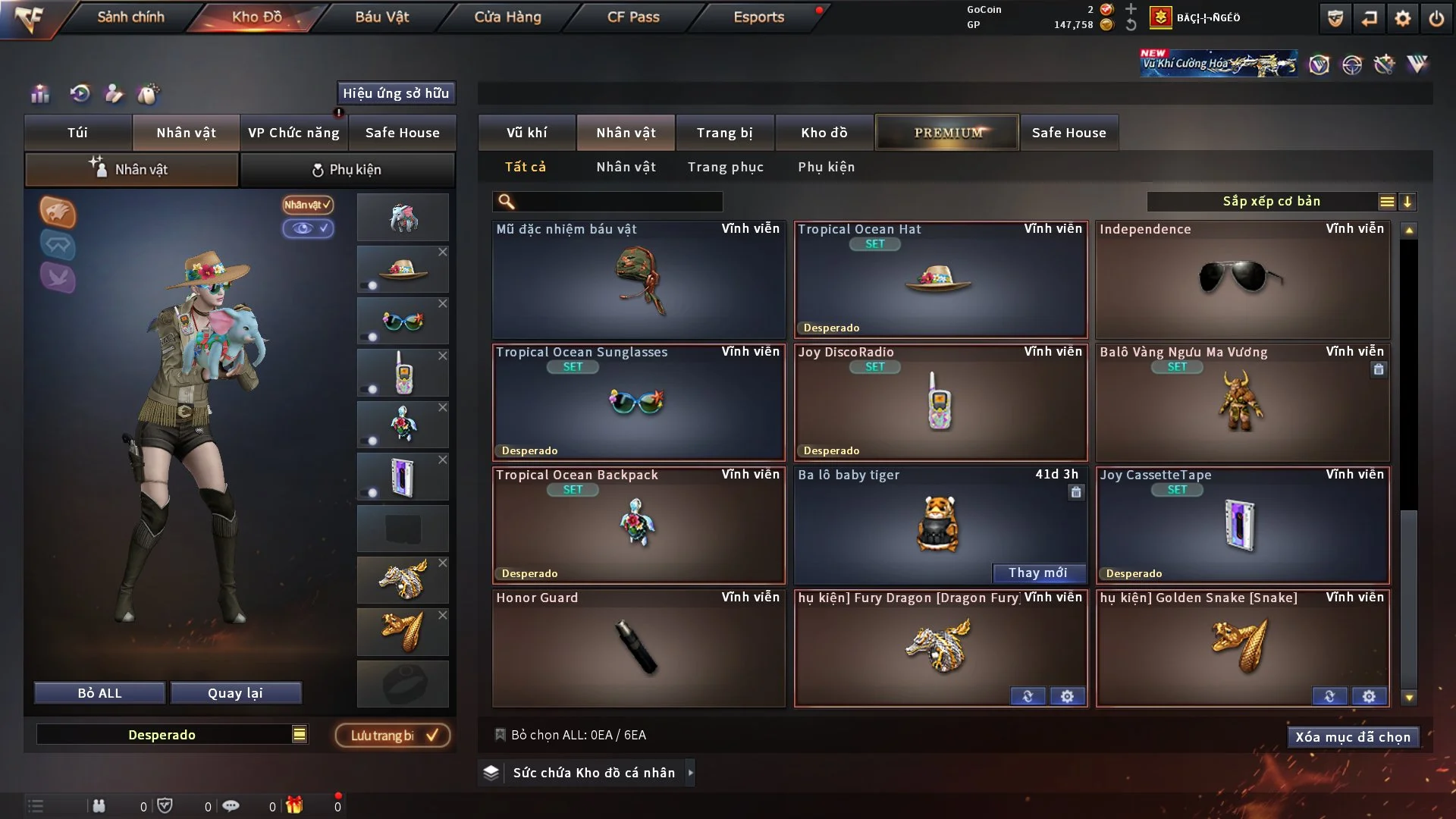
Task: Open the Cửa Hàng shop menu
Action: pos(507,17)
